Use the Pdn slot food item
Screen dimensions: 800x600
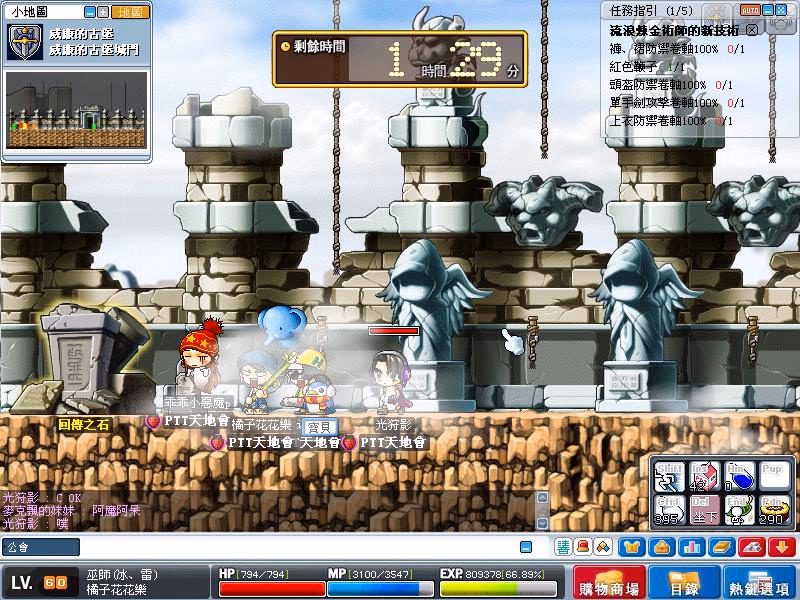point(772,511)
